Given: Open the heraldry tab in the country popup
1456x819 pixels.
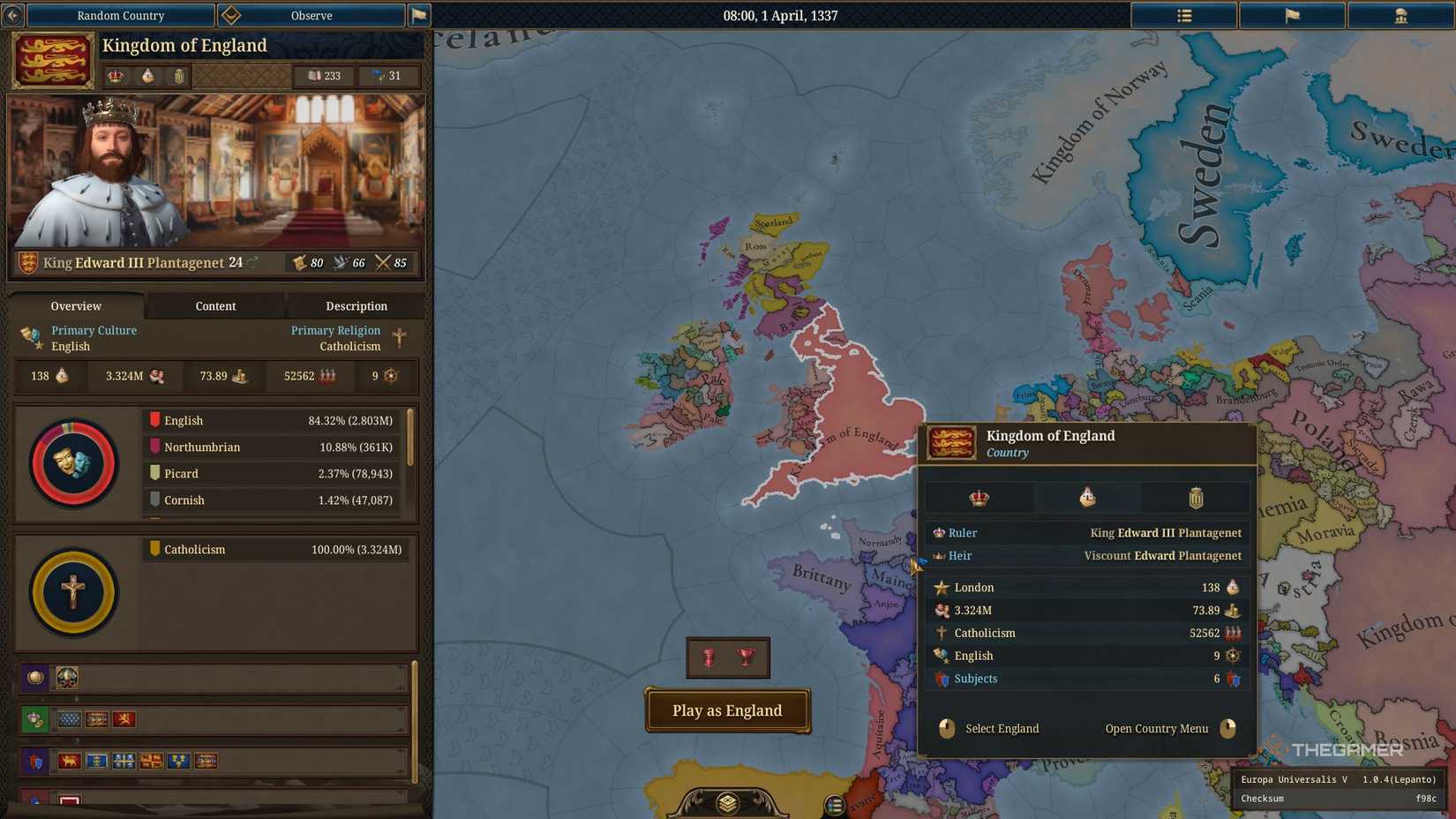Looking at the screenshot, I should pyautogui.click(x=1197, y=497).
